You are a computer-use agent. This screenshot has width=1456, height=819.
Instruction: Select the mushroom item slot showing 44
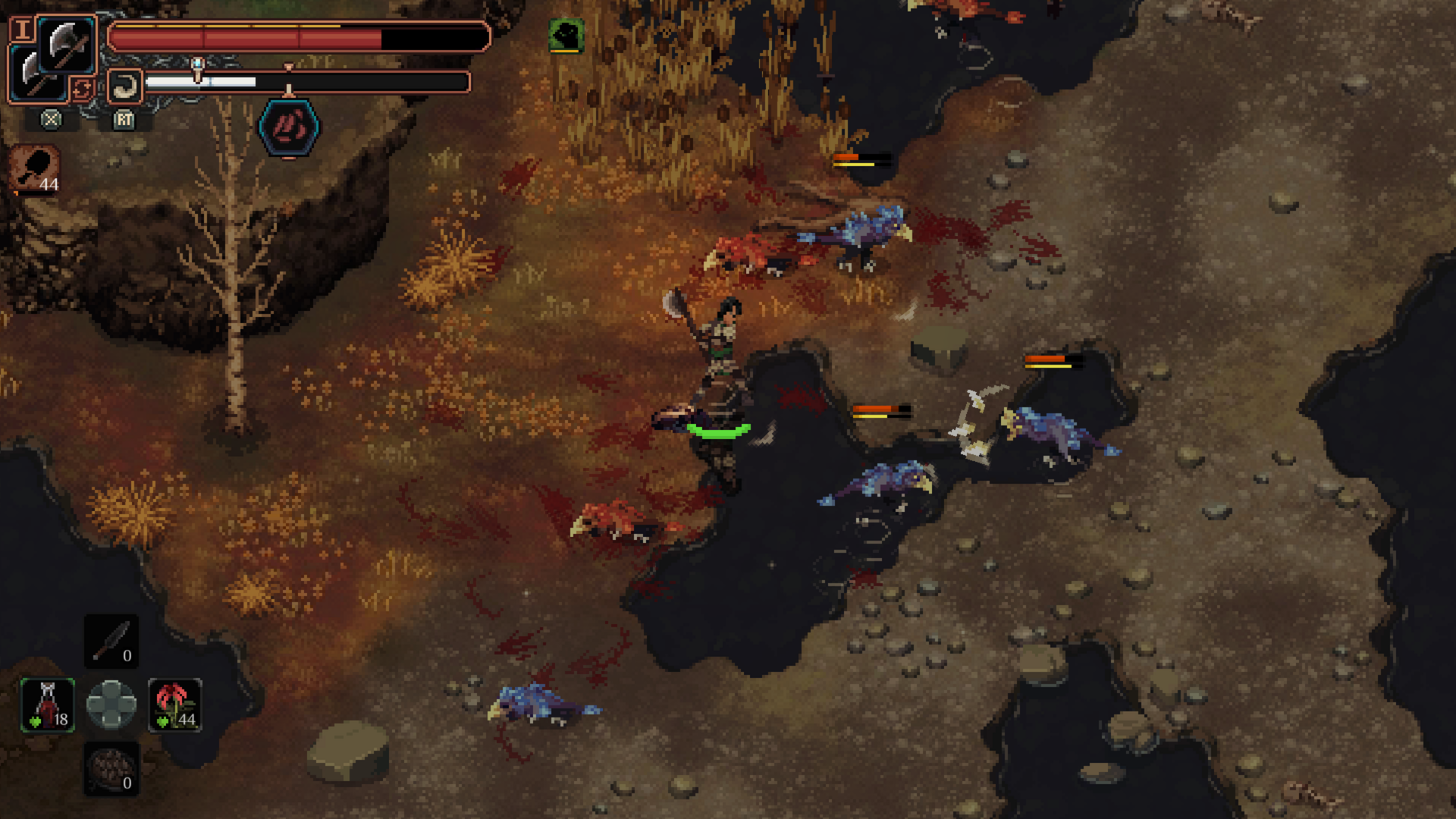pos(35,170)
